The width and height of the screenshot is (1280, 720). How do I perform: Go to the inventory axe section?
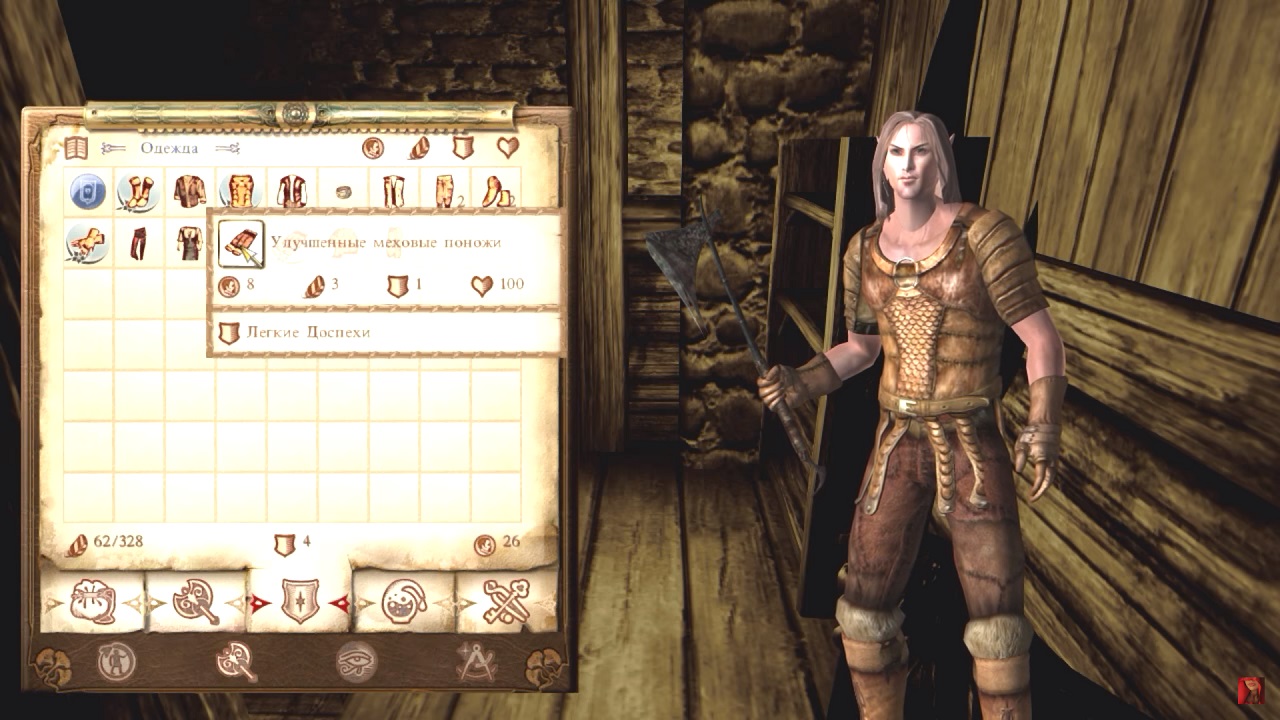(236, 662)
